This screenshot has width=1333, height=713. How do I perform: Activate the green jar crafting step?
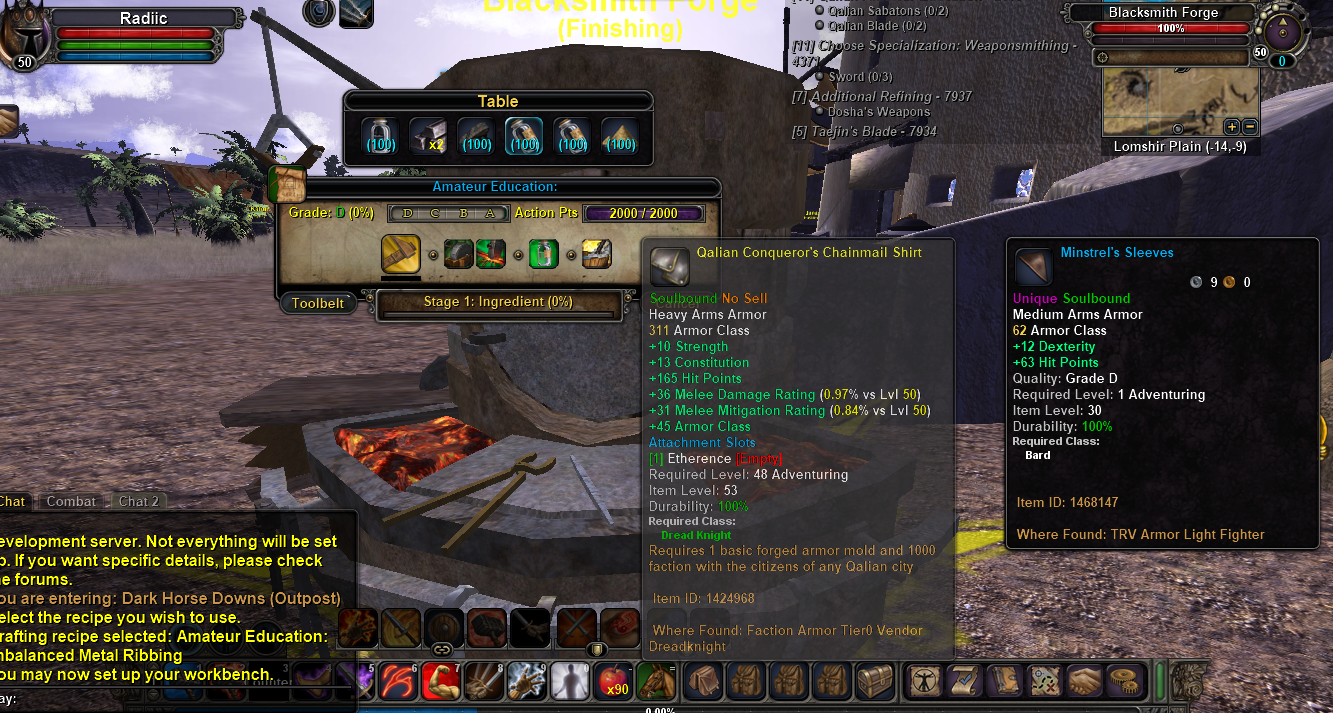pos(543,254)
